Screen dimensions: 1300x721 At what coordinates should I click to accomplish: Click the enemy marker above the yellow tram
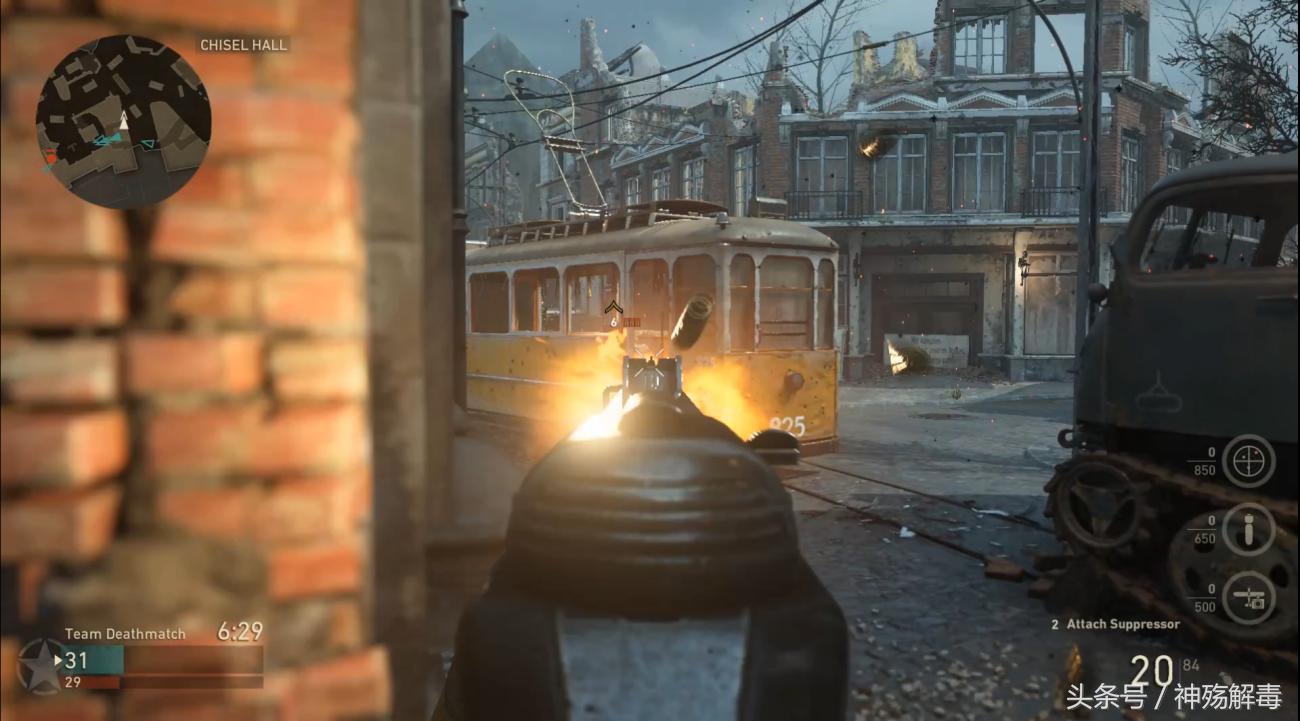613,306
